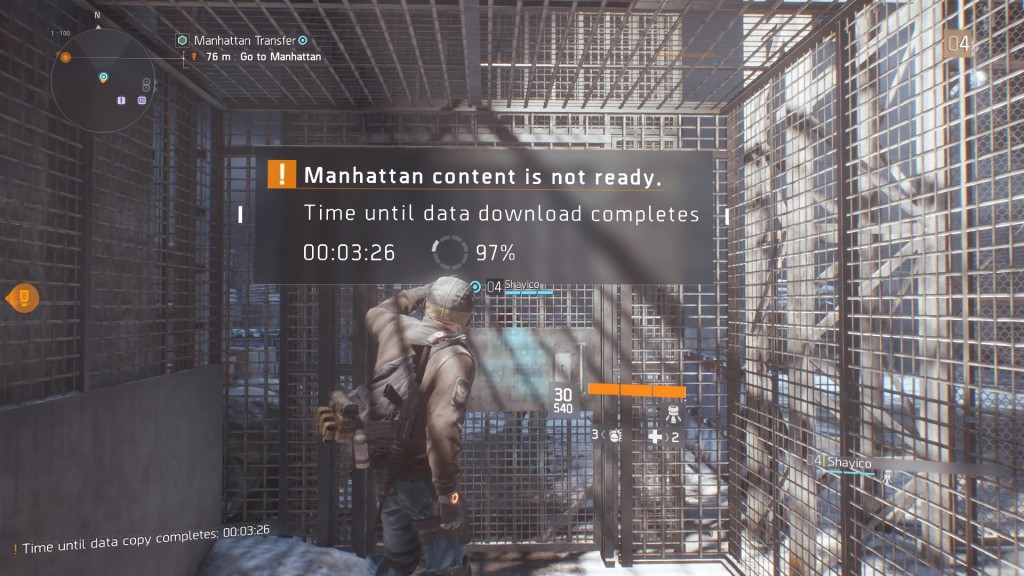1024x576 pixels.
Task: Click the orange exclamation alert icon
Action: coord(283,175)
